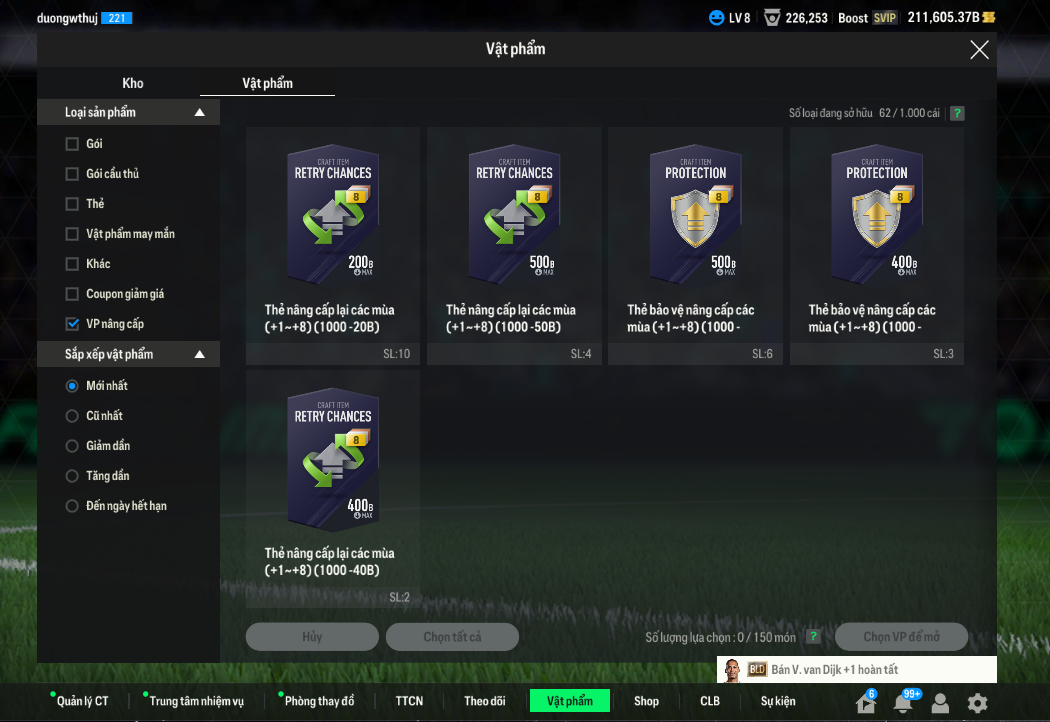This screenshot has height=722, width=1050.
Task: Close the Vật phẩm window
Action: point(979,50)
